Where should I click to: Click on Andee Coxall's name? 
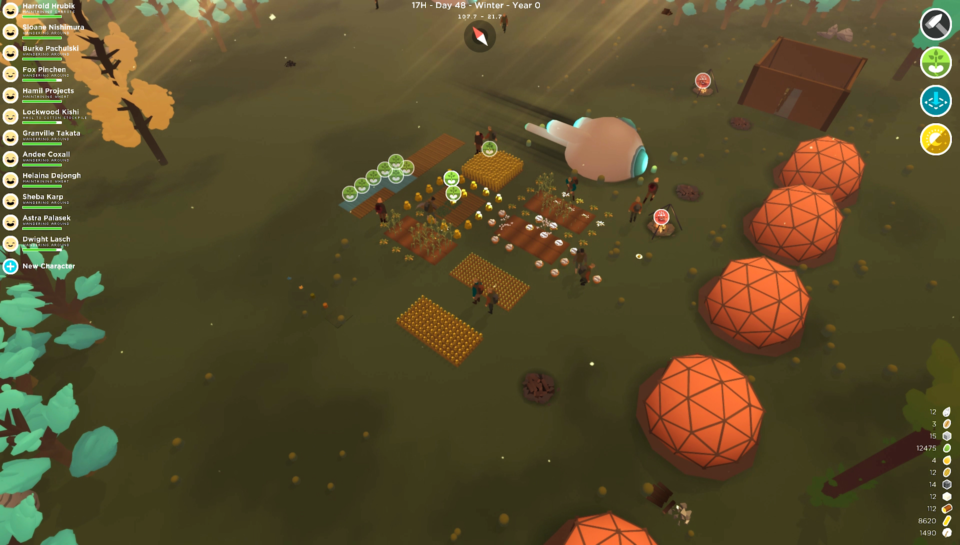pyautogui.click(x=48, y=154)
